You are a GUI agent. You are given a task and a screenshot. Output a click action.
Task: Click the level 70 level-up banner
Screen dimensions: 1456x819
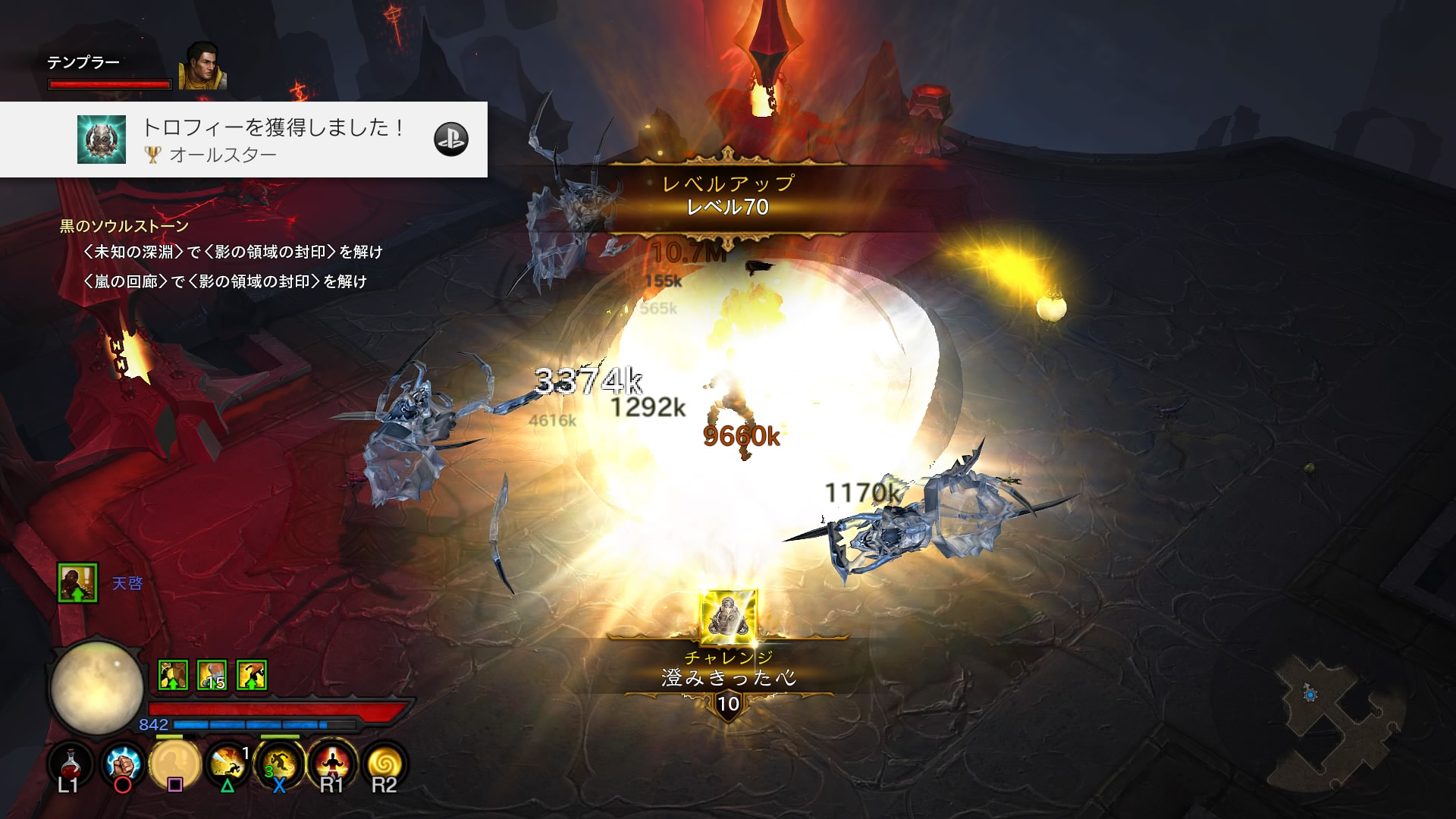728,196
